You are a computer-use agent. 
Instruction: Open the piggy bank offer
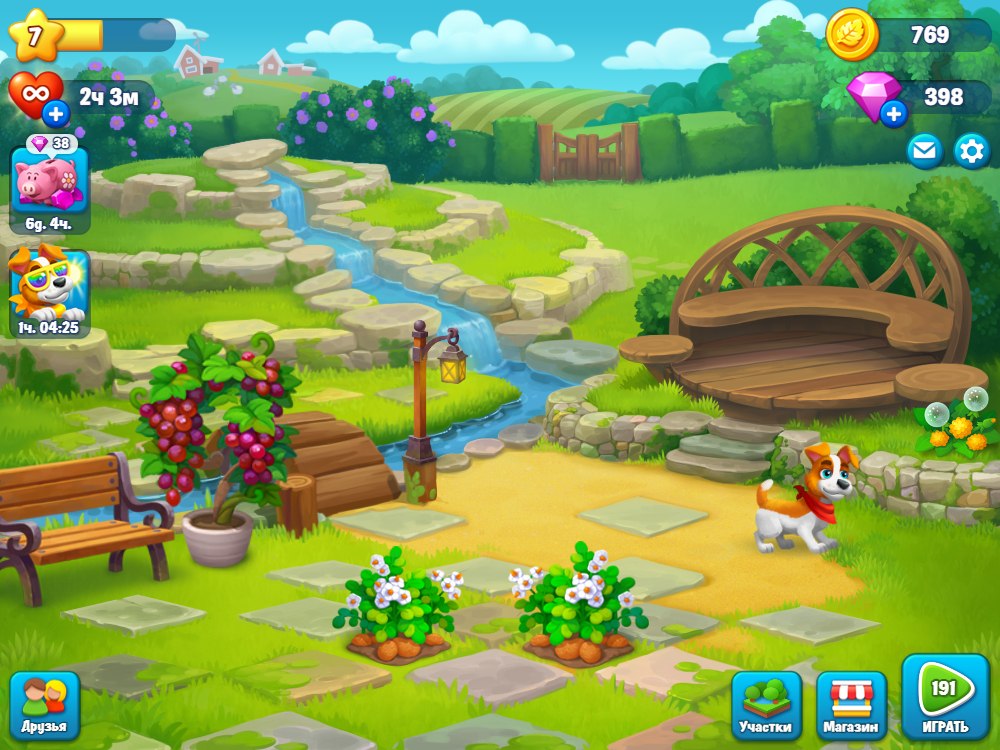click(49, 184)
